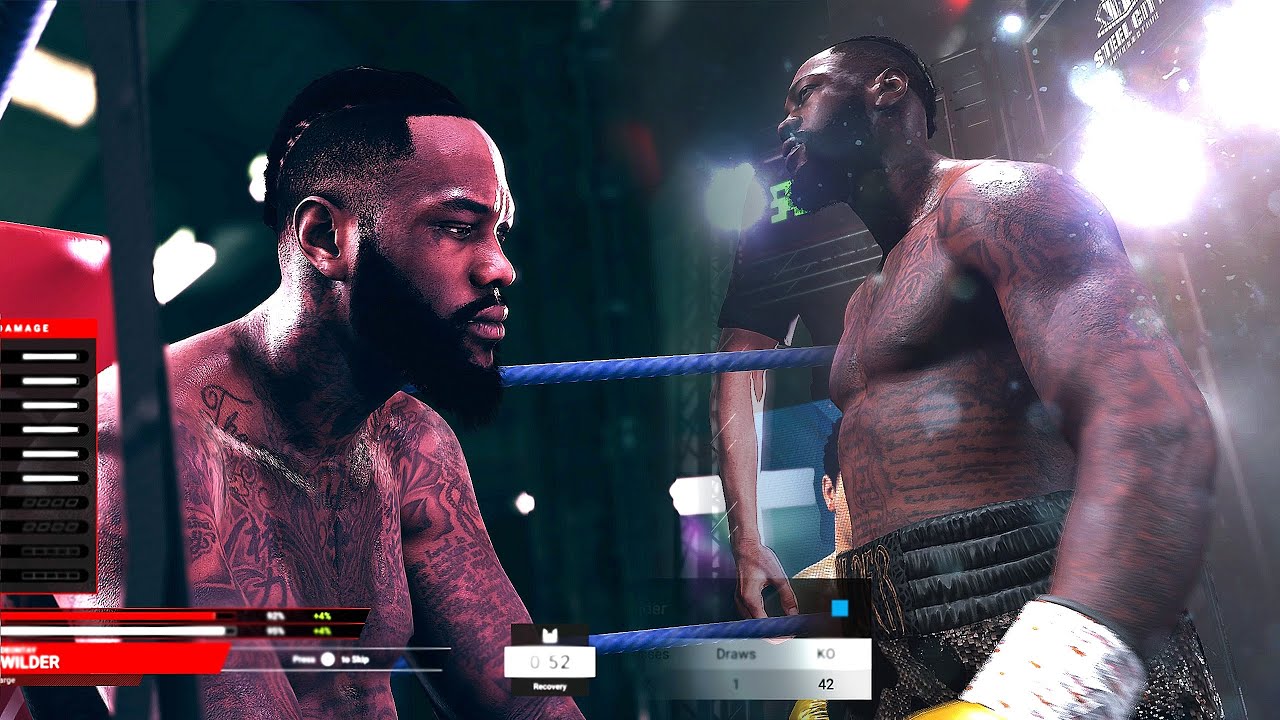Click the green +6% recovery indicator
This screenshot has height=720, width=1280.
click(x=320, y=629)
